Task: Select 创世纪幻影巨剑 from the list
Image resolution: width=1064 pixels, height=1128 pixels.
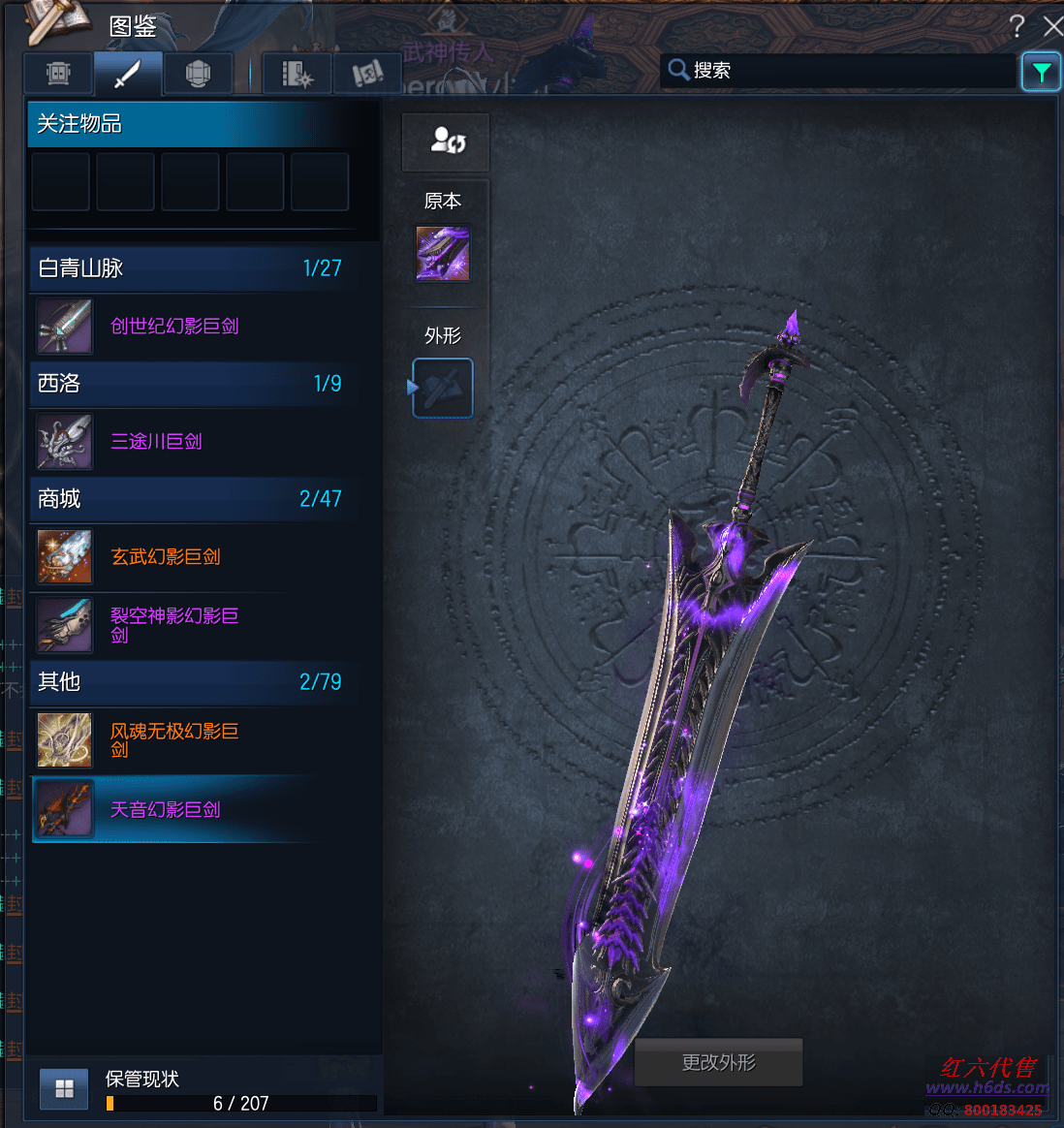Action: tap(174, 327)
